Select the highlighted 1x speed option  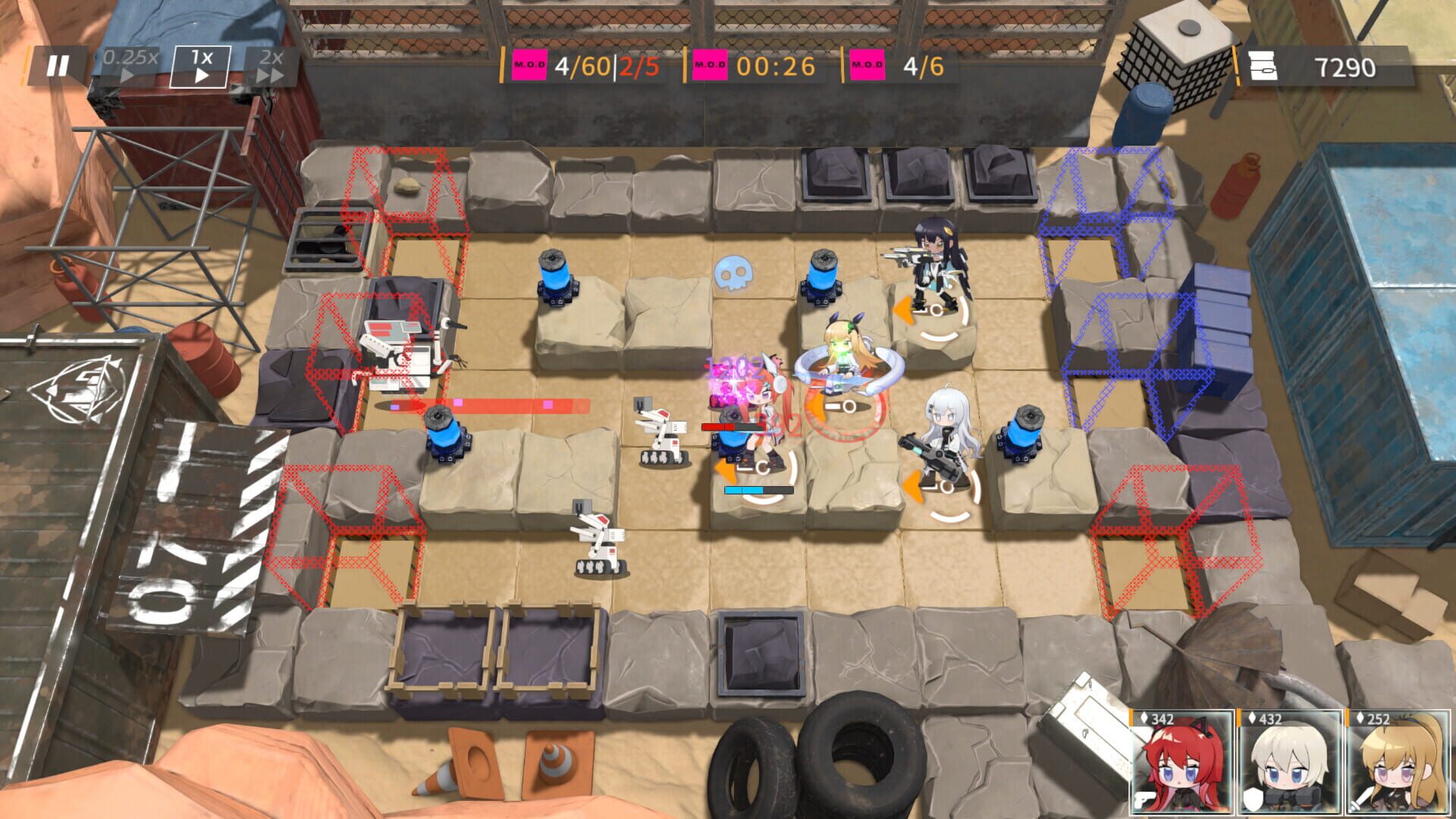click(200, 64)
